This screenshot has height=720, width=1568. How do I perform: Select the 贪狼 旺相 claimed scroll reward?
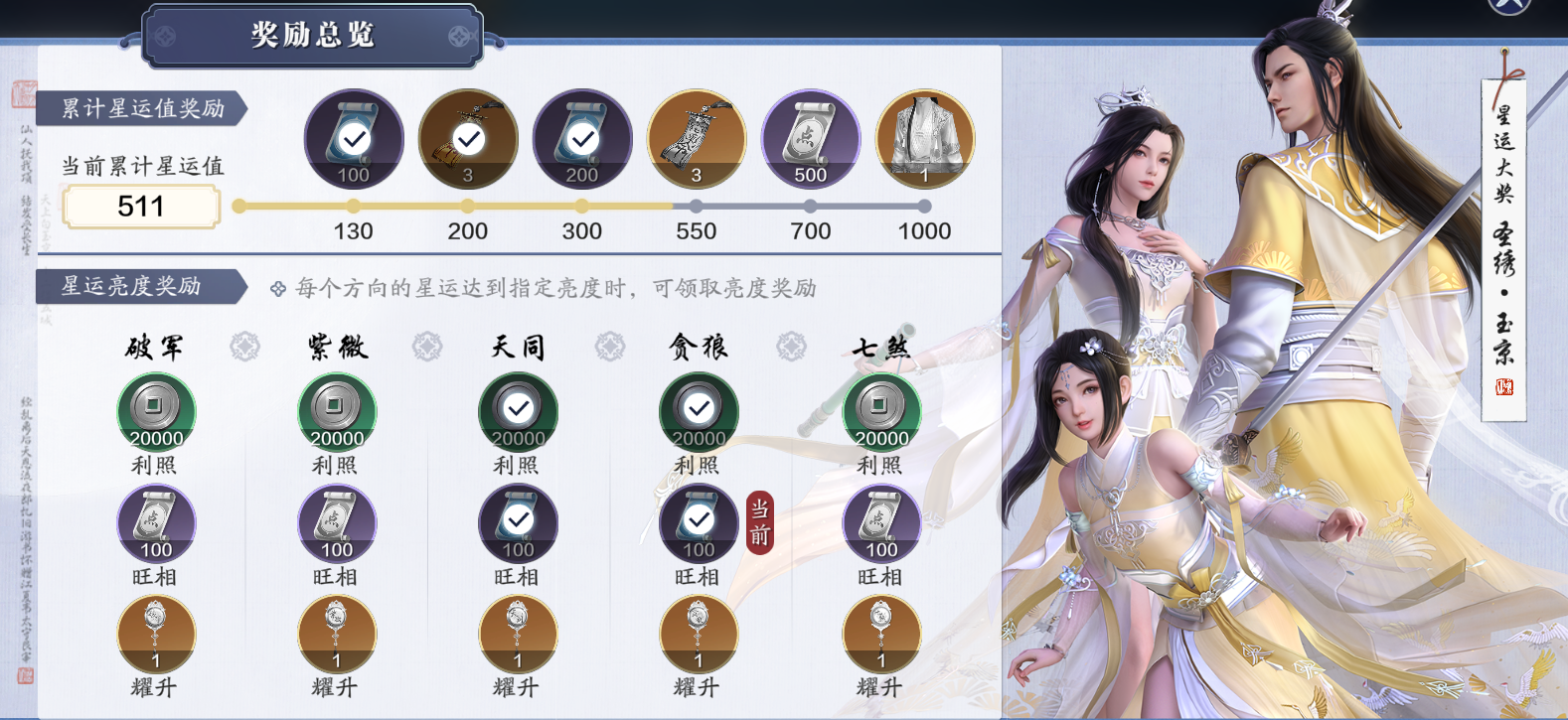pos(699,523)
